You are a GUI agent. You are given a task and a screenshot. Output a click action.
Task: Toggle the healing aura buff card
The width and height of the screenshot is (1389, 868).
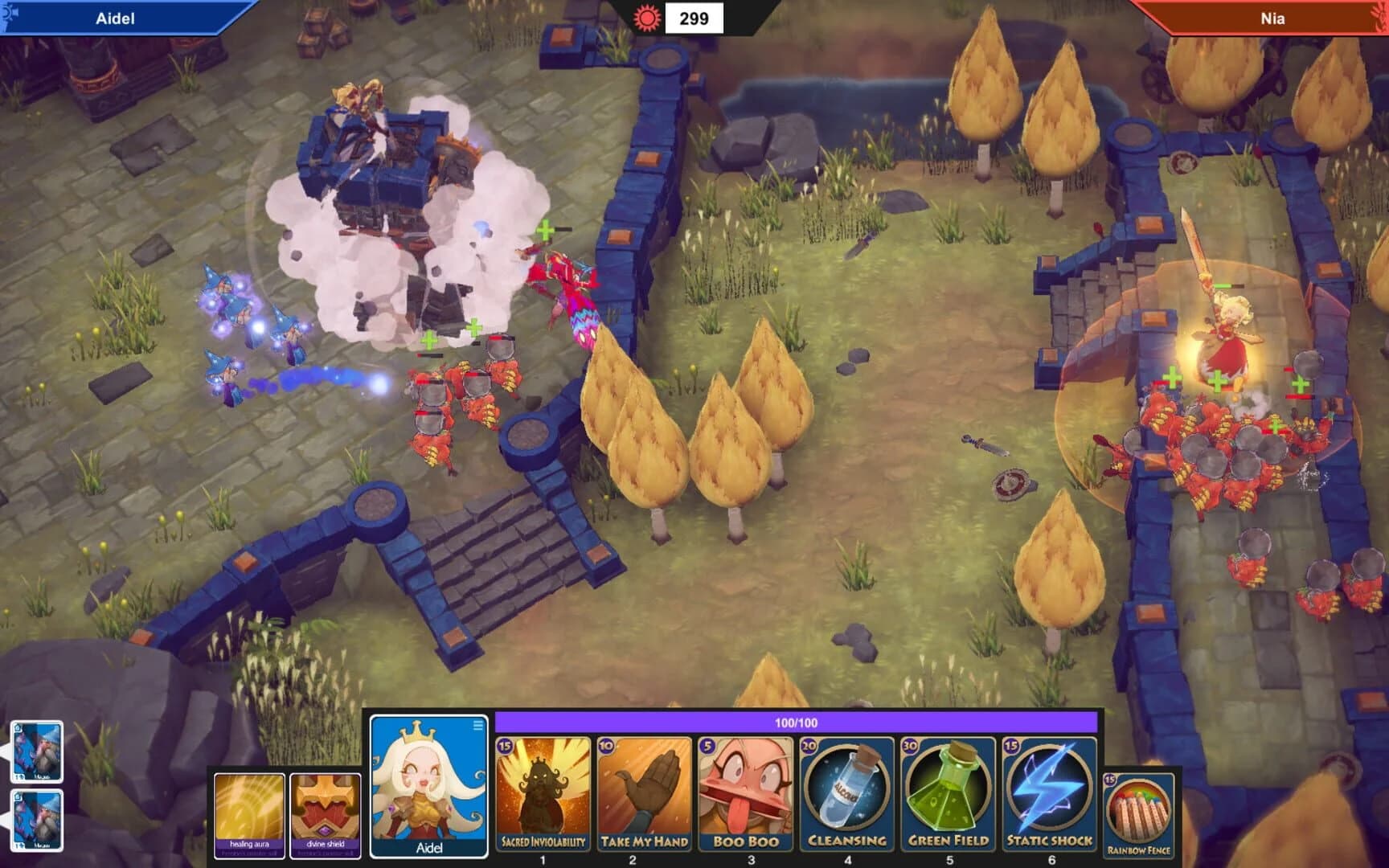tap(248, 808)
